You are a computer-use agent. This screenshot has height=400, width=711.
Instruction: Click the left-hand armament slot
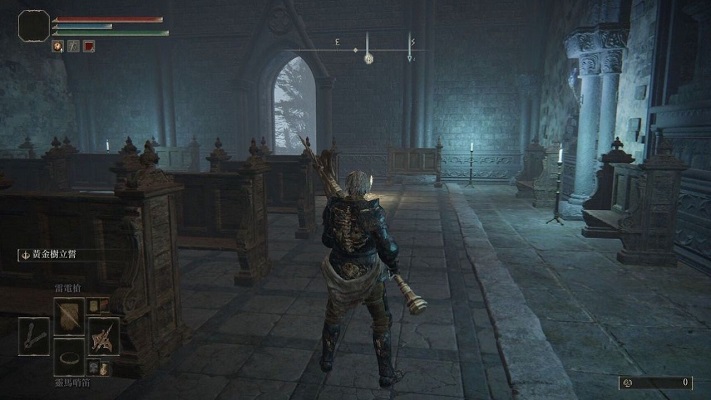coord(34,336)
